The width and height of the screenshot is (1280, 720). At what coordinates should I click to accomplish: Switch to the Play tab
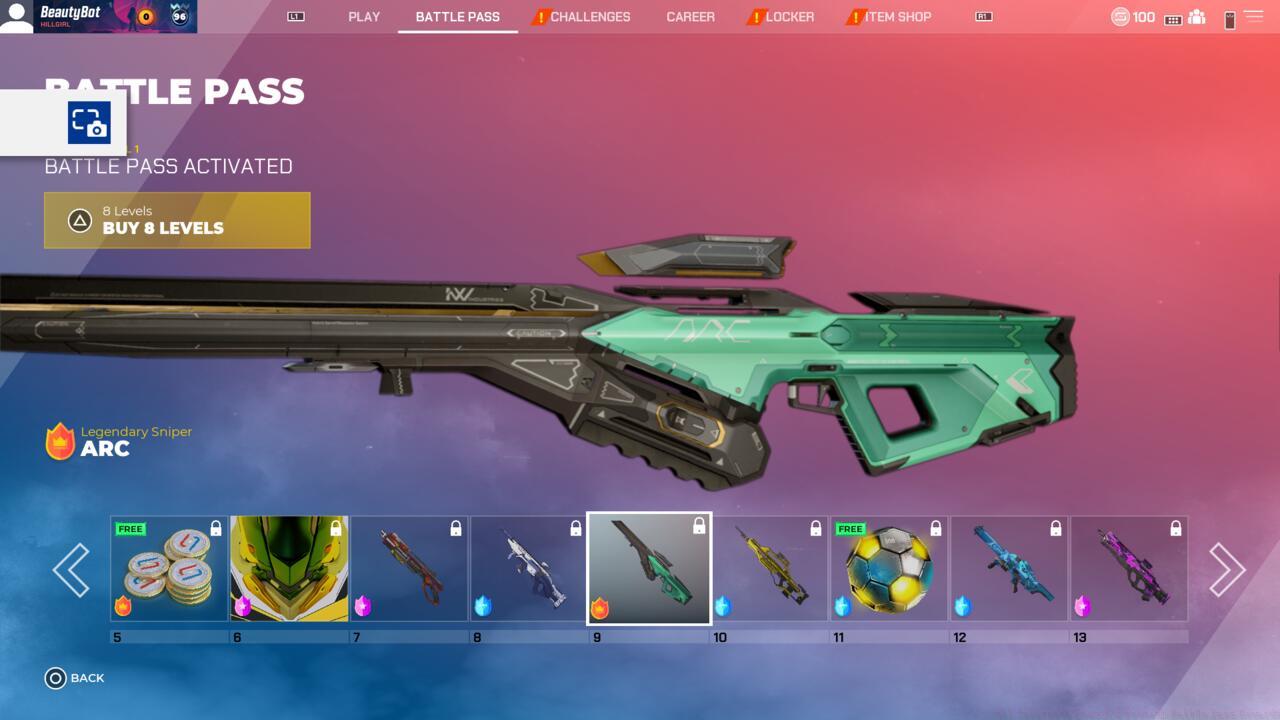(364, 17)
